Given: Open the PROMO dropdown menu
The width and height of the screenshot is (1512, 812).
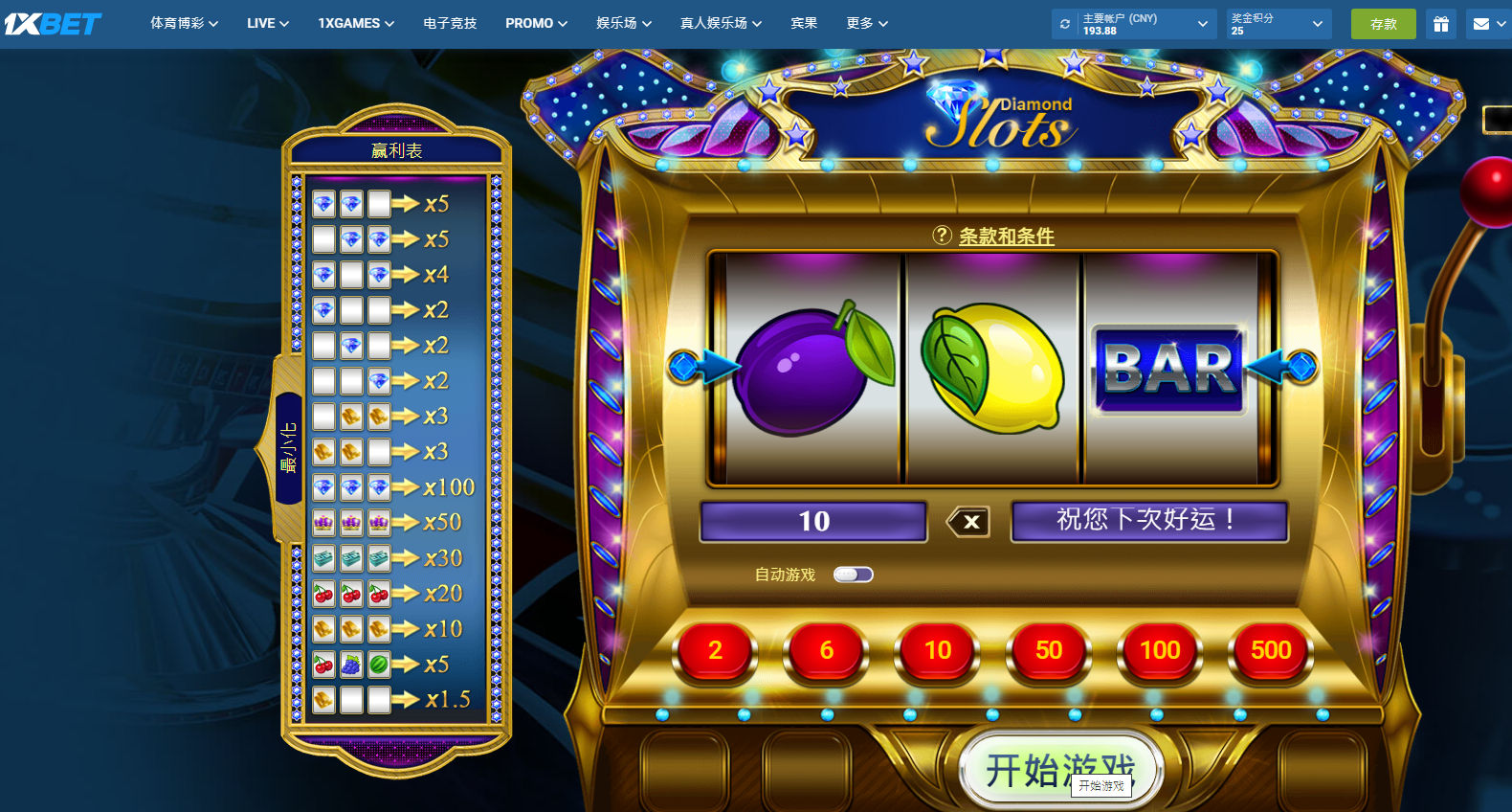Looking at the screenshot, I should click(x=536, y=23).
